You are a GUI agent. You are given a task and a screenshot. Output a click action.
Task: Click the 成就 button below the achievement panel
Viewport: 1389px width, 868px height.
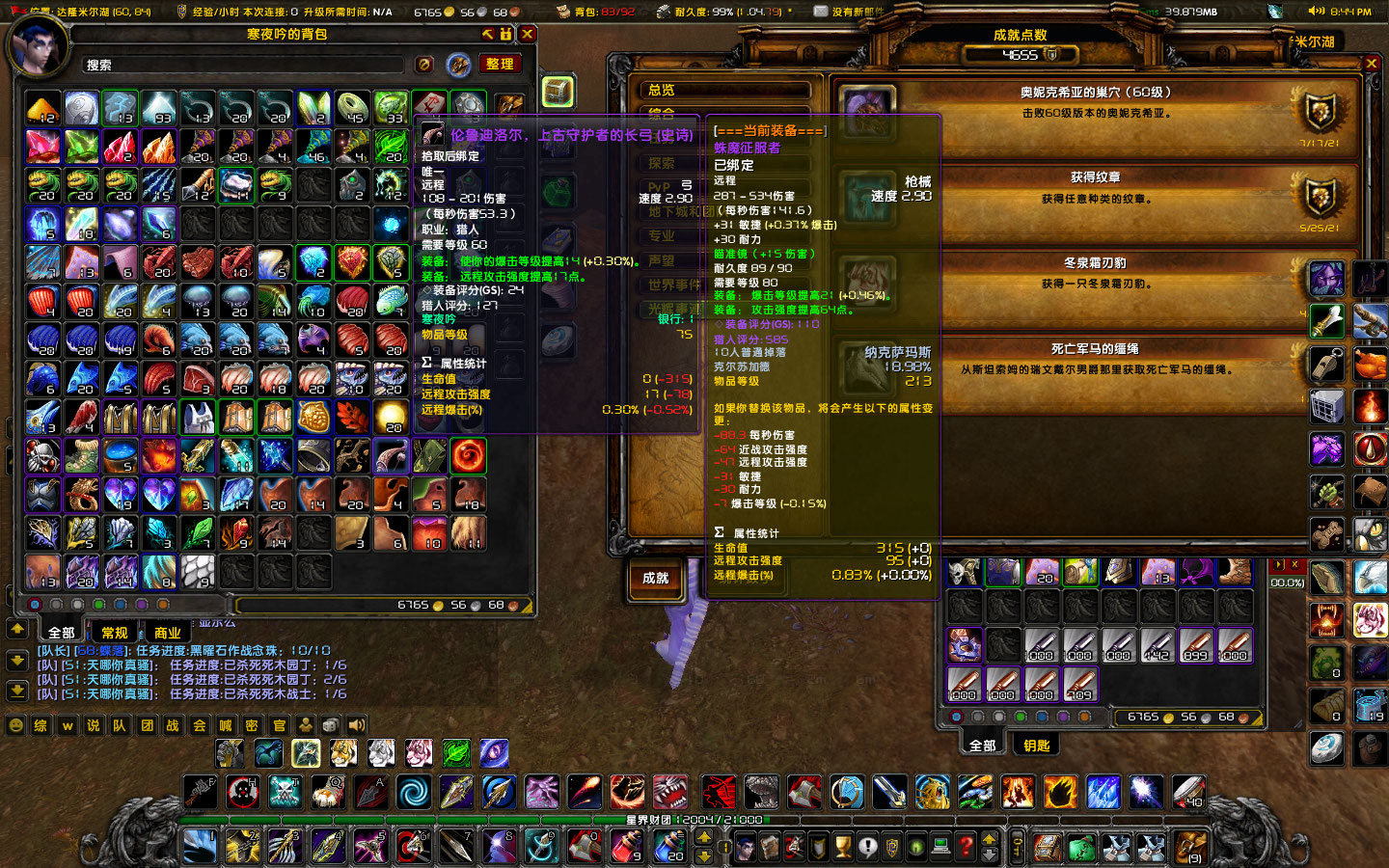[x=655, y=580]
